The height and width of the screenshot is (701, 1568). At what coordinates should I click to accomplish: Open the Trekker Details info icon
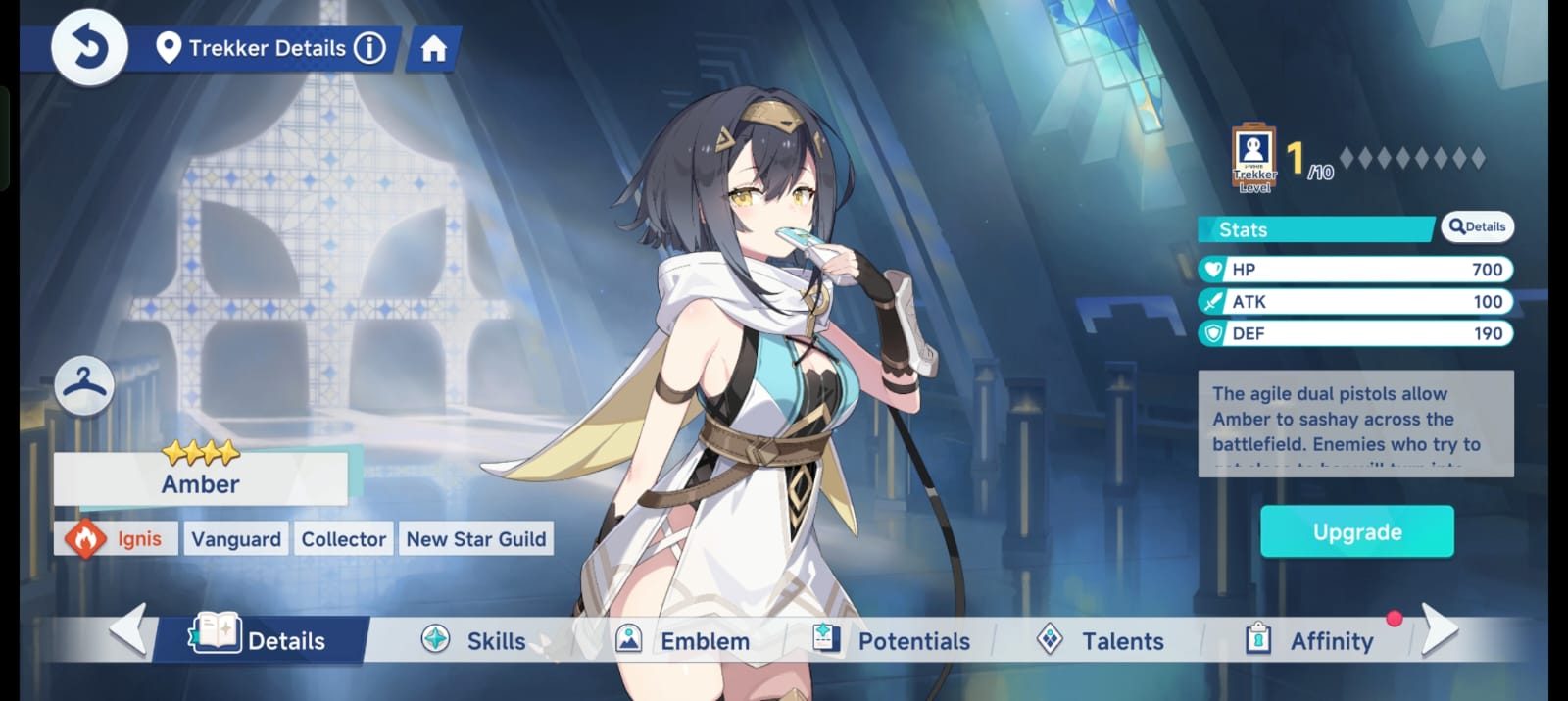coord(369,48)
